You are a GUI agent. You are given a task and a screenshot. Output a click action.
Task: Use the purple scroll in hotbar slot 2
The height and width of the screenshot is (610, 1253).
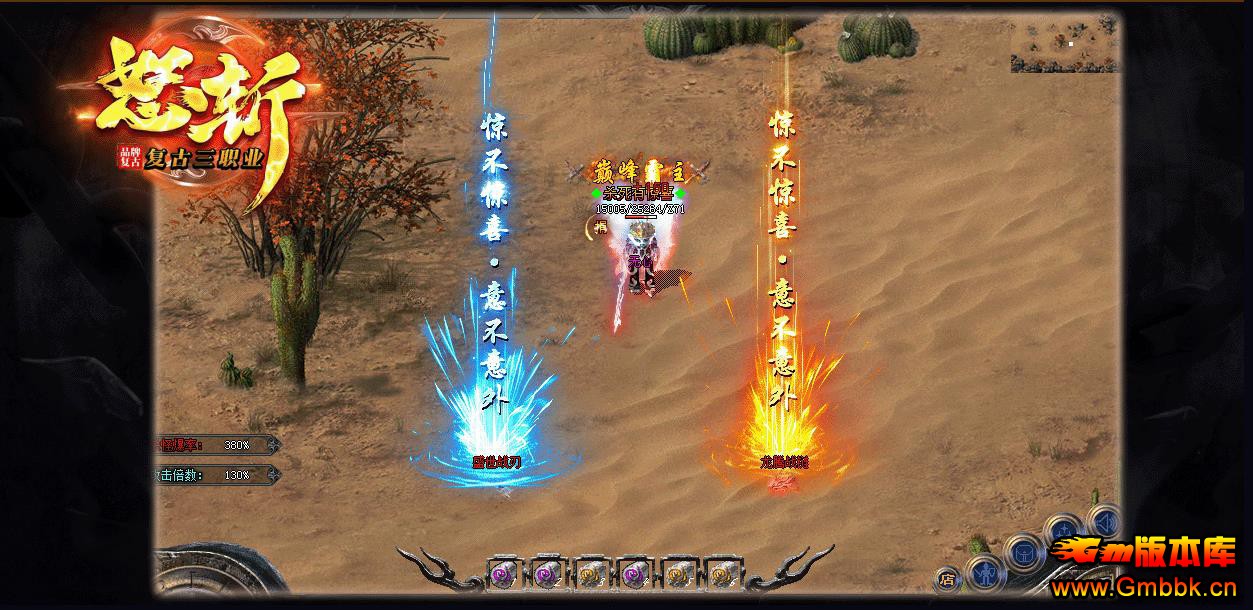545,575
